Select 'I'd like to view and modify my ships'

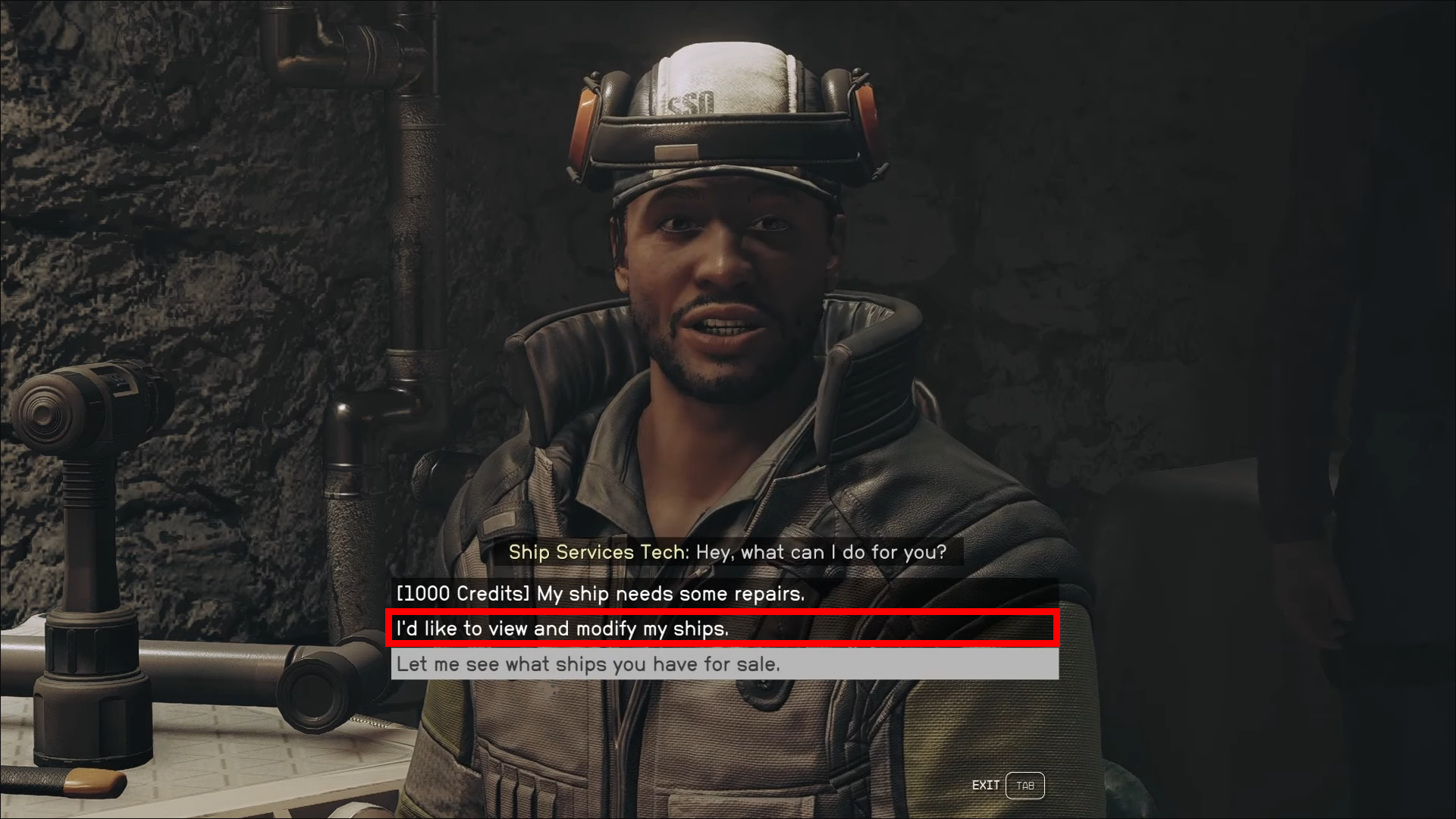click(563, 629)
